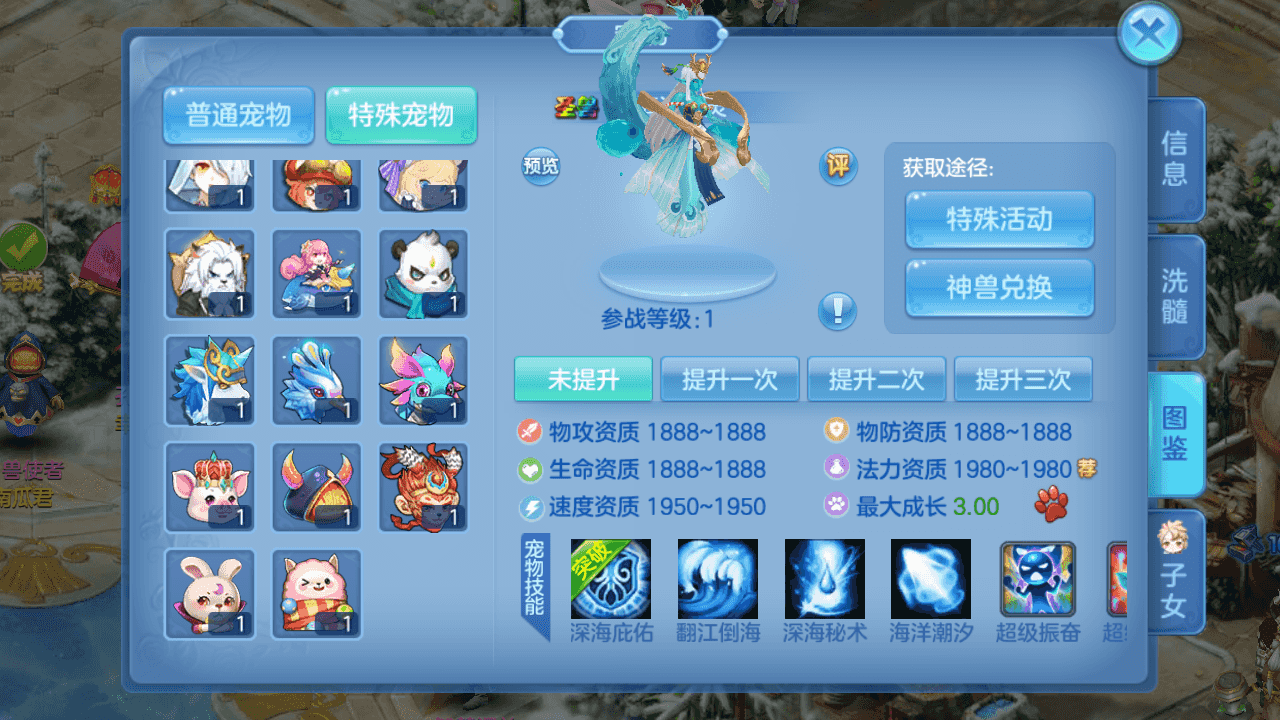
Task: Select the 海洋潮汐 skill icon
Action: coord(930,580)
